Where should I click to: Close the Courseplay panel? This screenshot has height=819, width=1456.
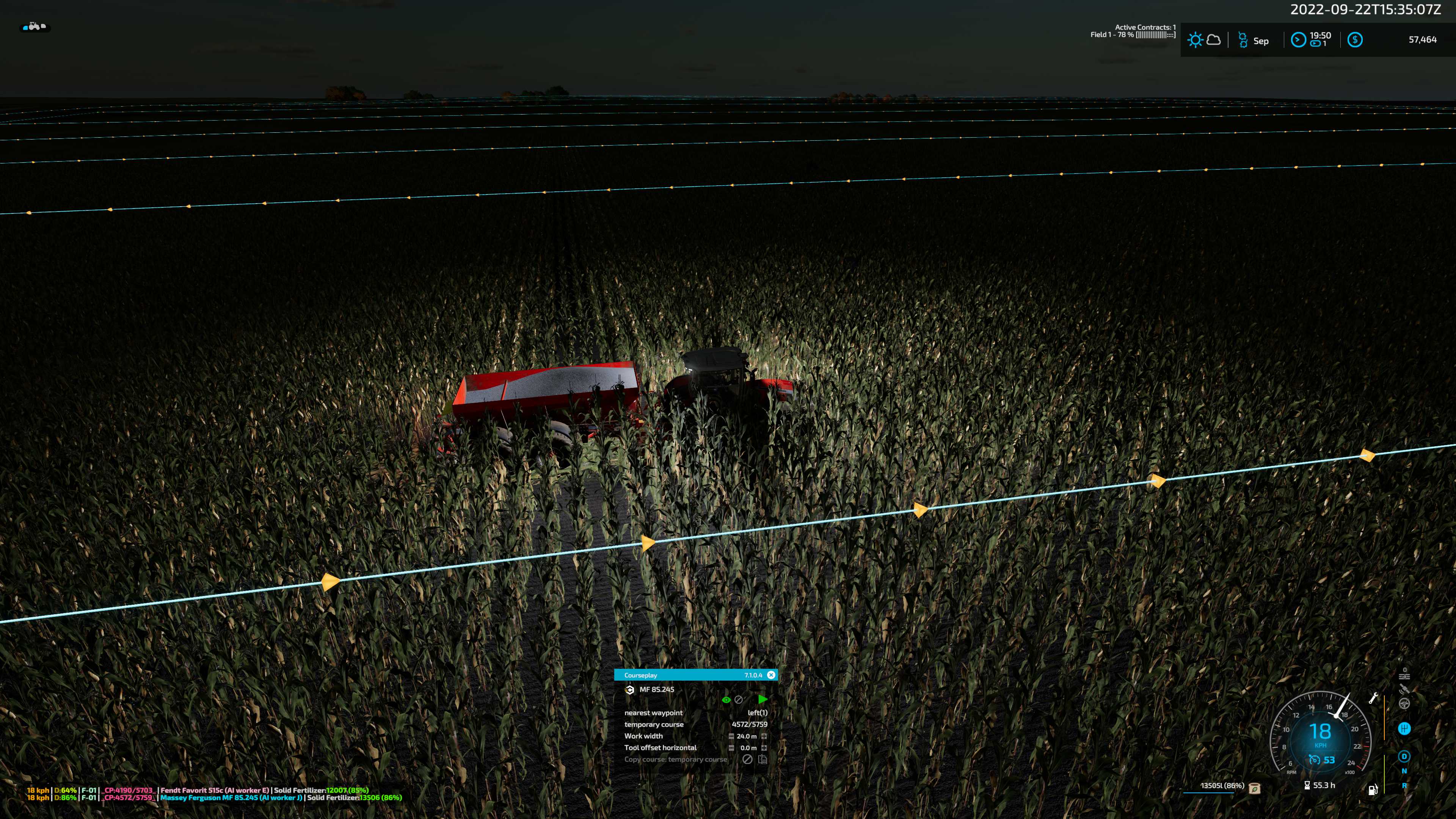pos(771,675)
